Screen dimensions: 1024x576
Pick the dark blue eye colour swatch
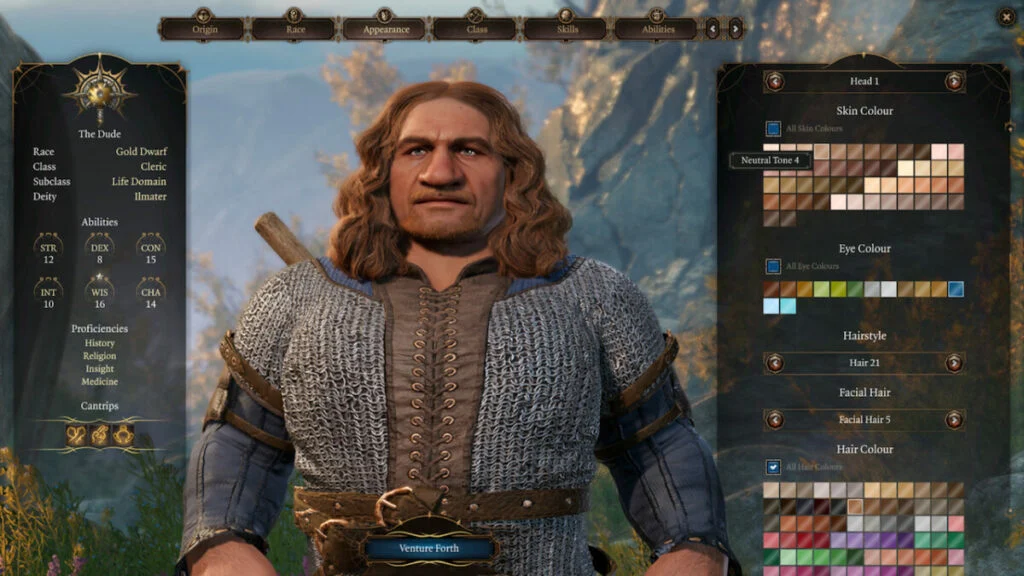[x=956, y=289]
